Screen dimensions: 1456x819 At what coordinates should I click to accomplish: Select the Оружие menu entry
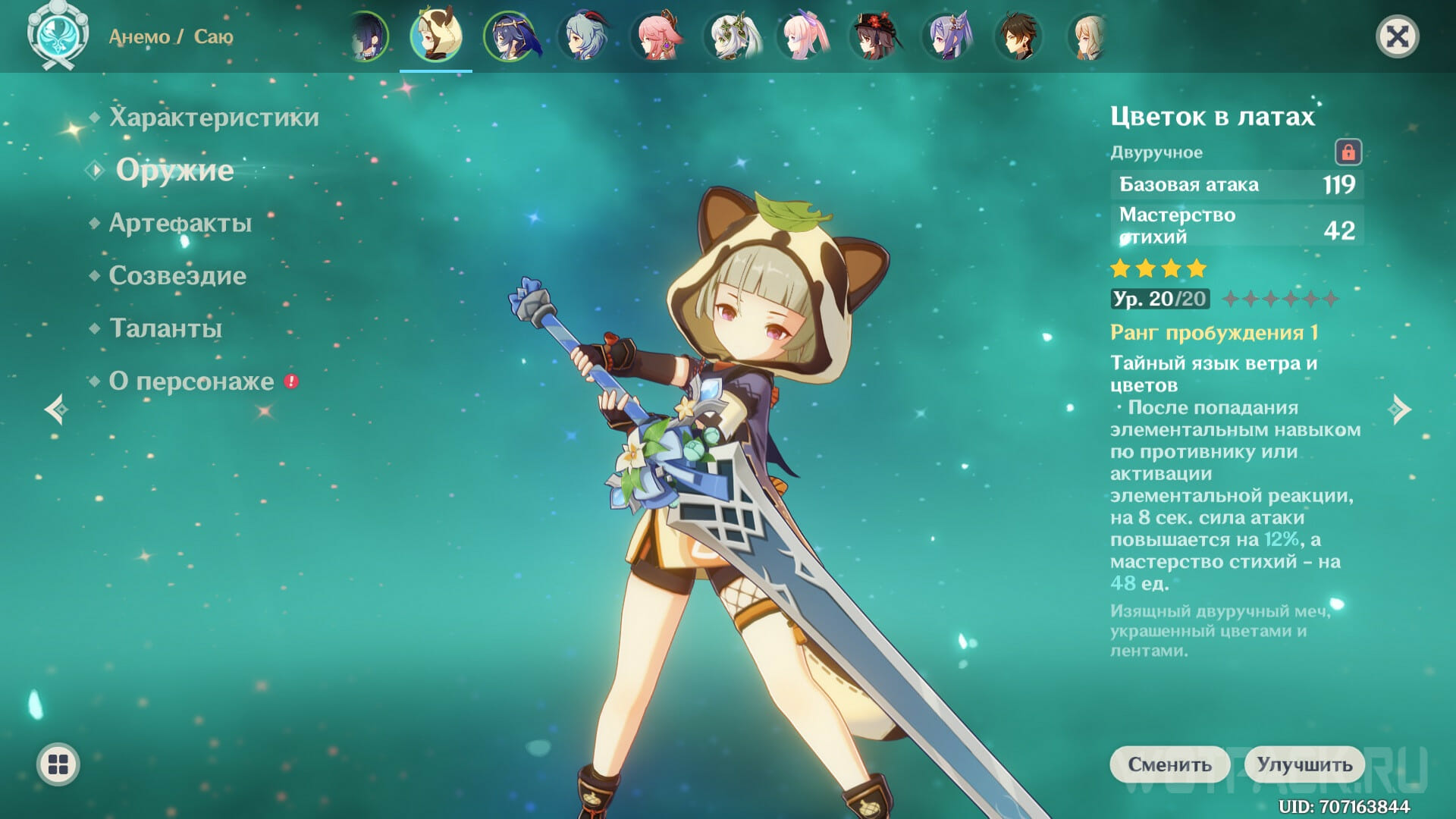click(x=174, y=171)
